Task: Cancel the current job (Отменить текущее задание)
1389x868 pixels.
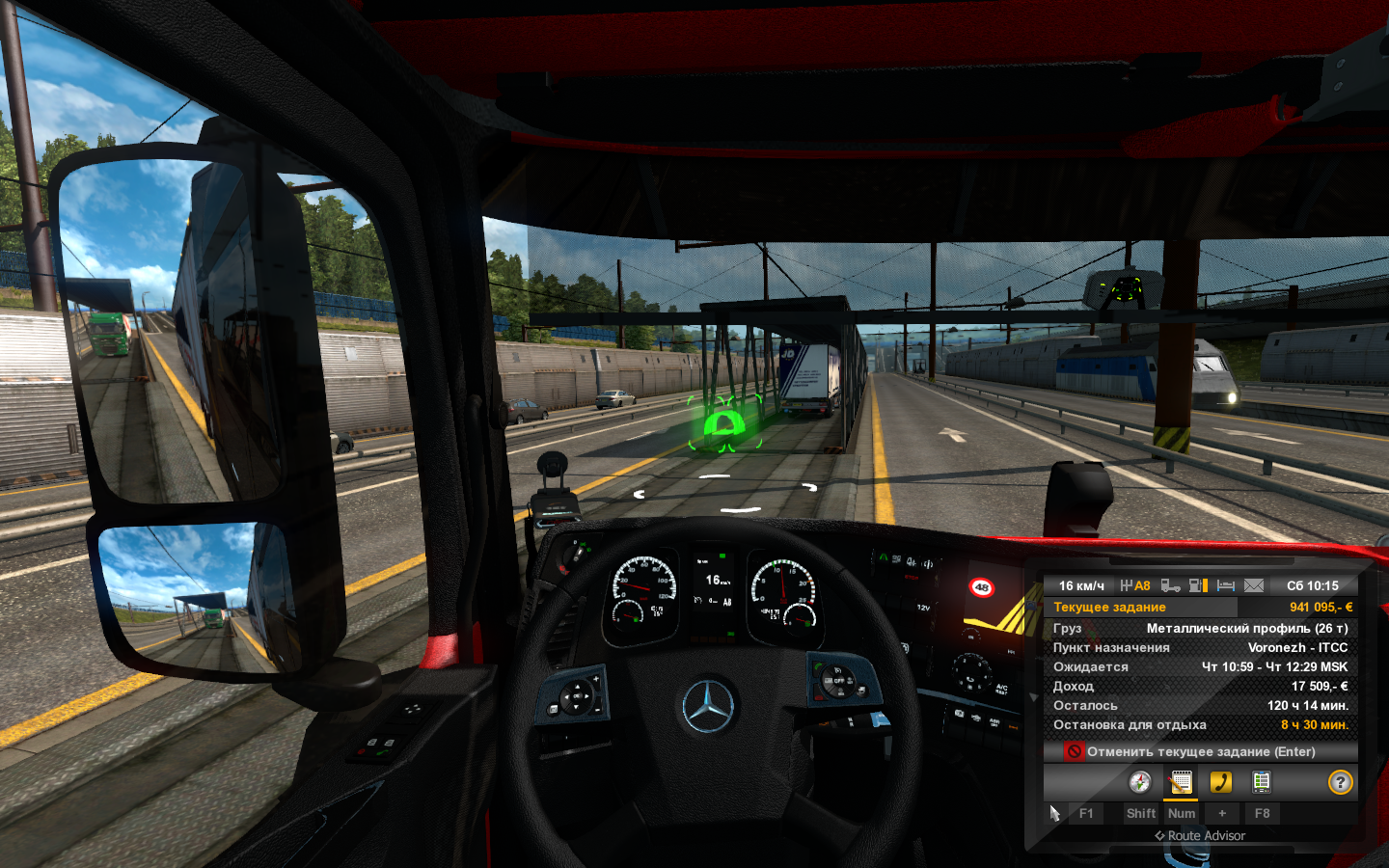Action: (x=1200, y=751)
